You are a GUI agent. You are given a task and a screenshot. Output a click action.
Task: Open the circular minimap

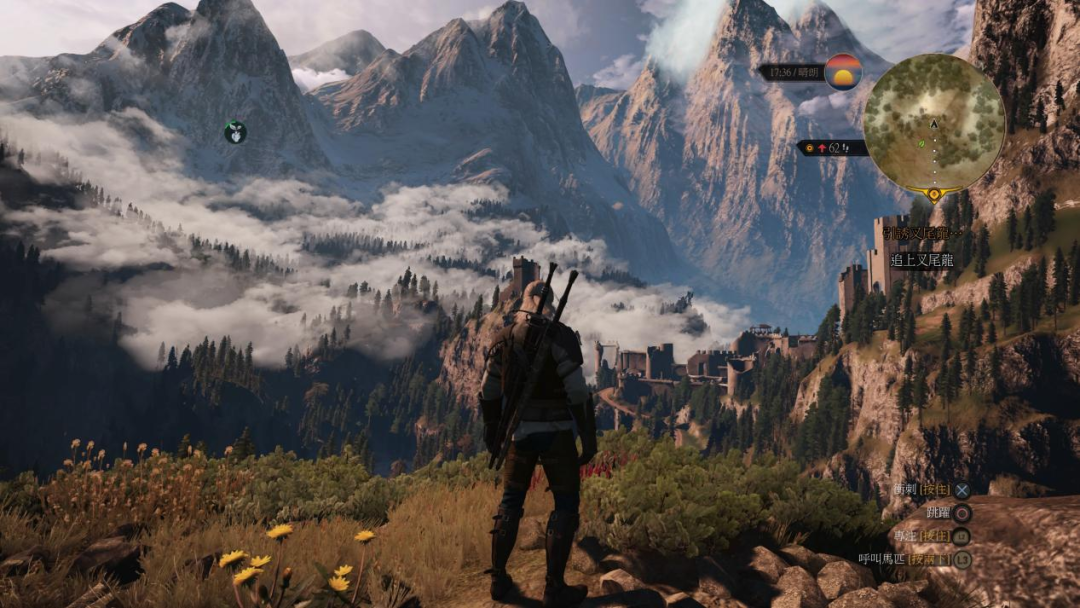point(933,122)
